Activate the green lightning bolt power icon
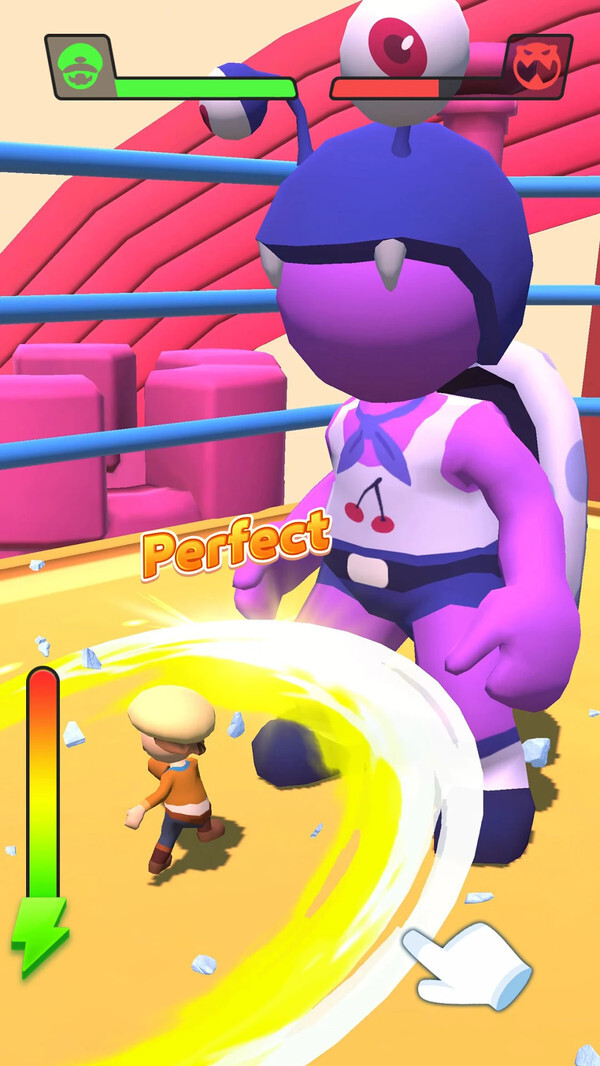 point(40,937)
